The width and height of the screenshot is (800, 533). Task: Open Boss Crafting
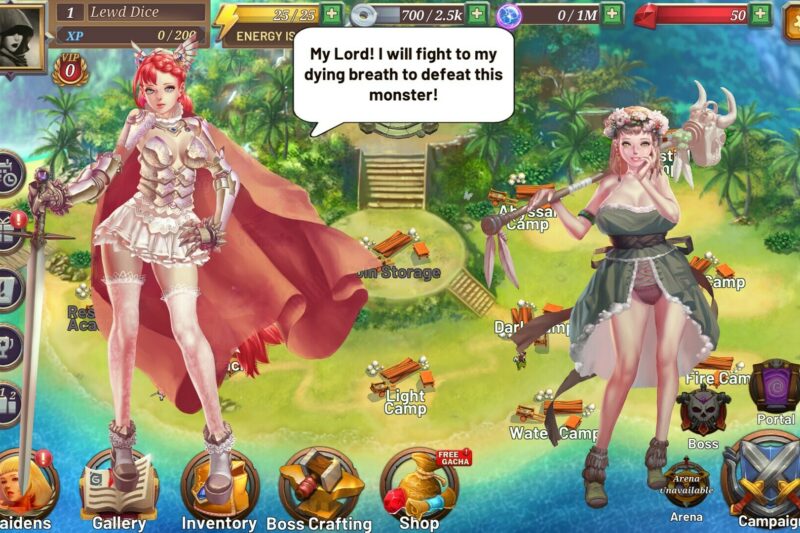(319, 486)
